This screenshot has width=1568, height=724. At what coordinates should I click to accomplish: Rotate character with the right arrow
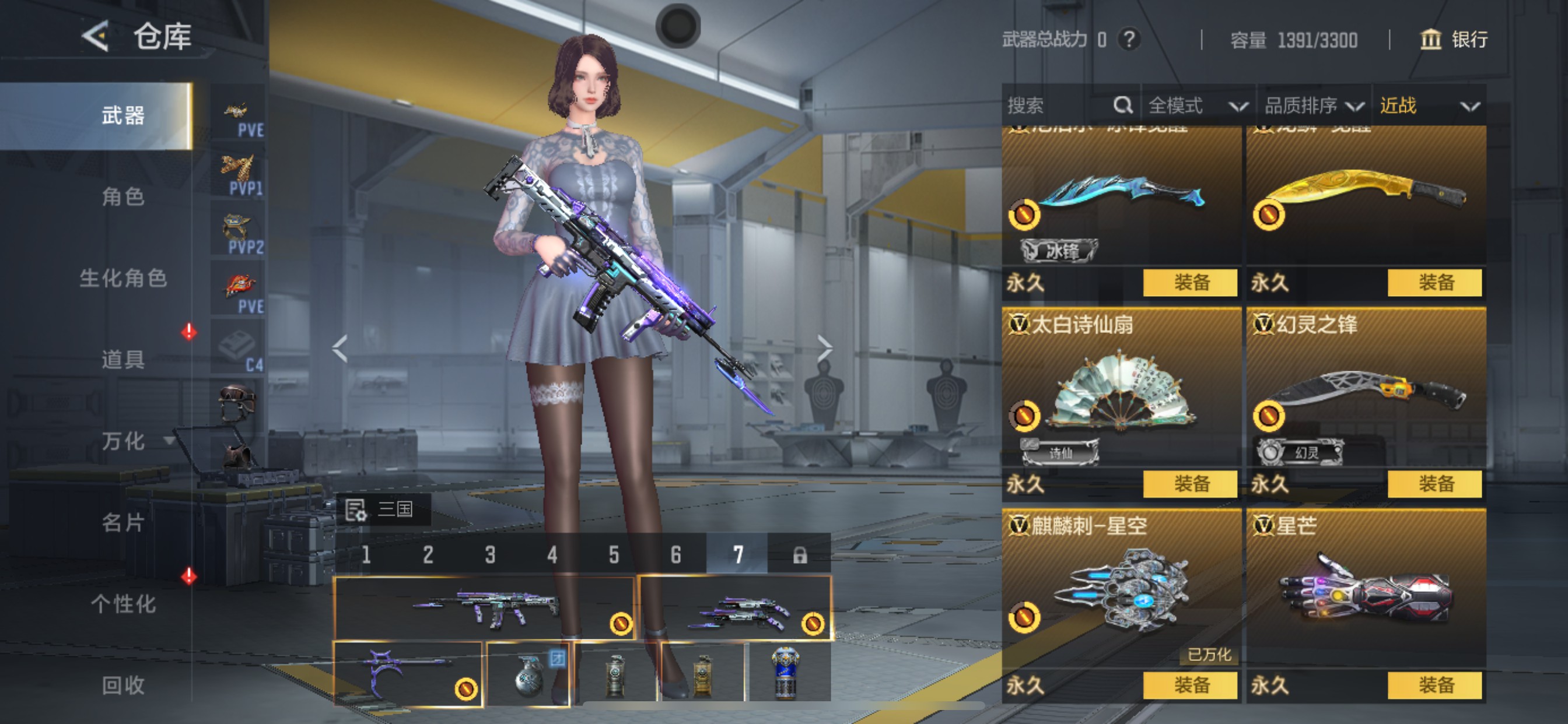click(824, 349)
